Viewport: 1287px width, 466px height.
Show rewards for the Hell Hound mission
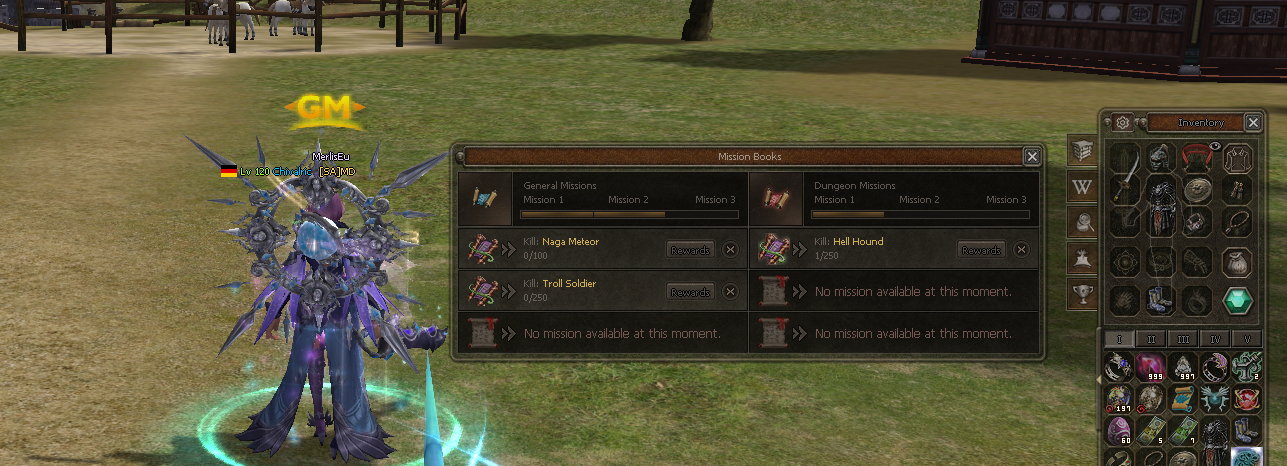[x=981, y=250]
